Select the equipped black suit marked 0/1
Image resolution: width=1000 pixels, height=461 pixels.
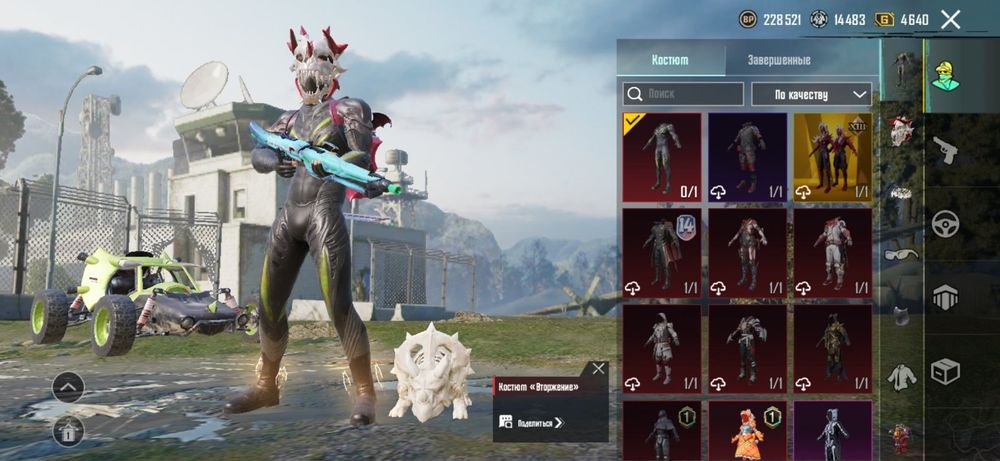[661, 157]
